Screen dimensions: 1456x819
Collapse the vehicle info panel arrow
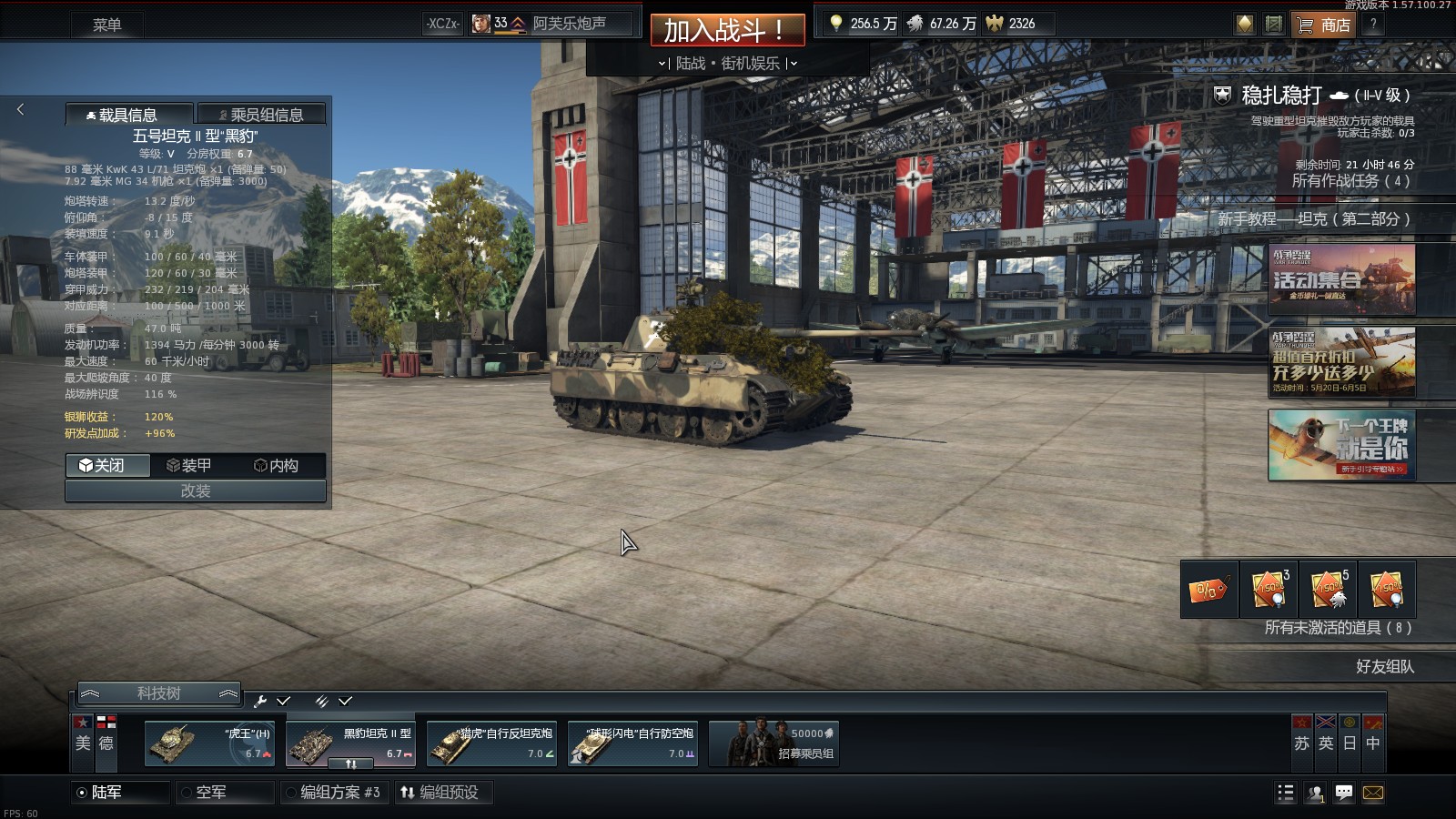click(20, 109)
